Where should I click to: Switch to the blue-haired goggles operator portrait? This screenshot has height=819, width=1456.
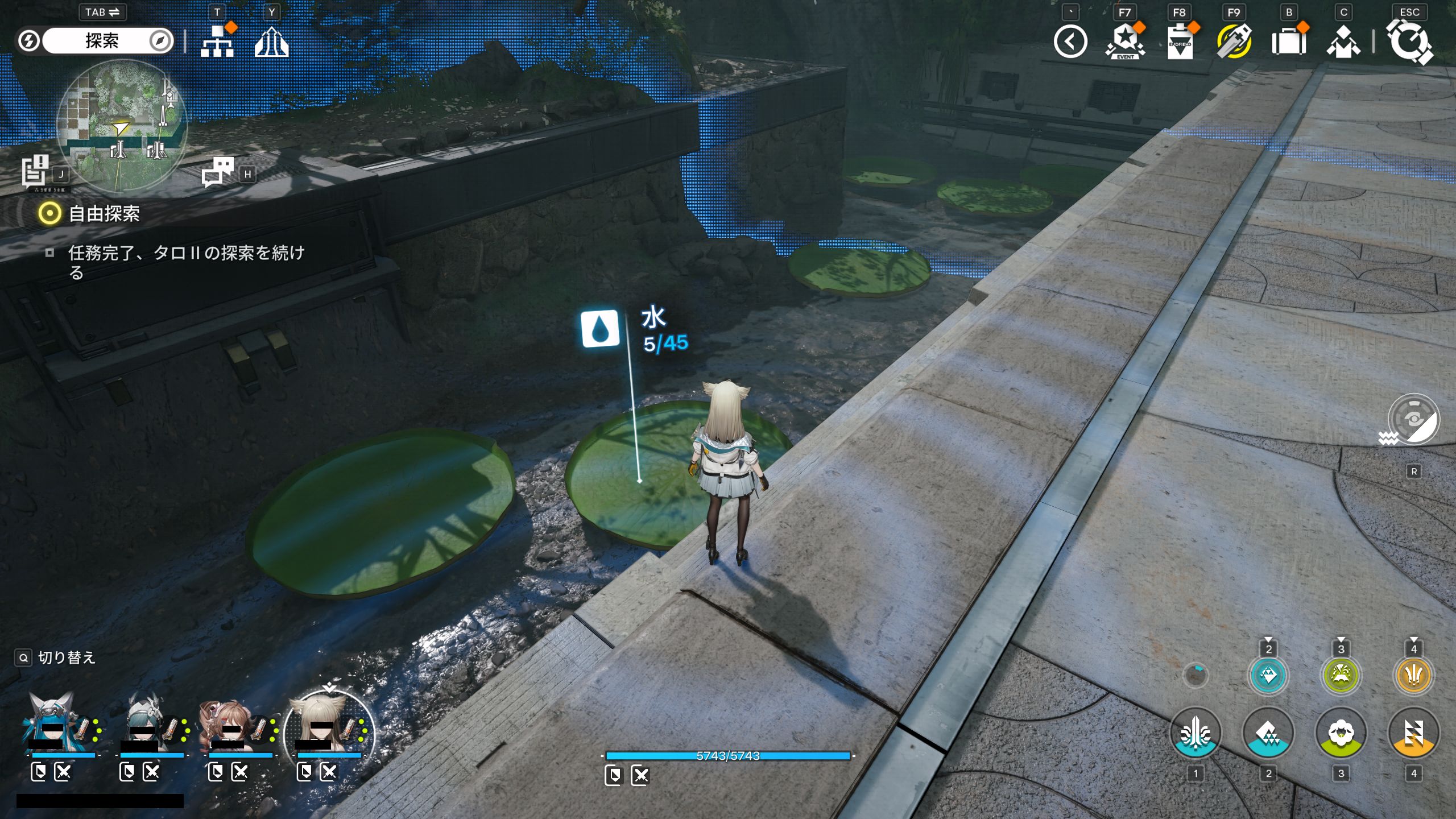click(52, 723)
